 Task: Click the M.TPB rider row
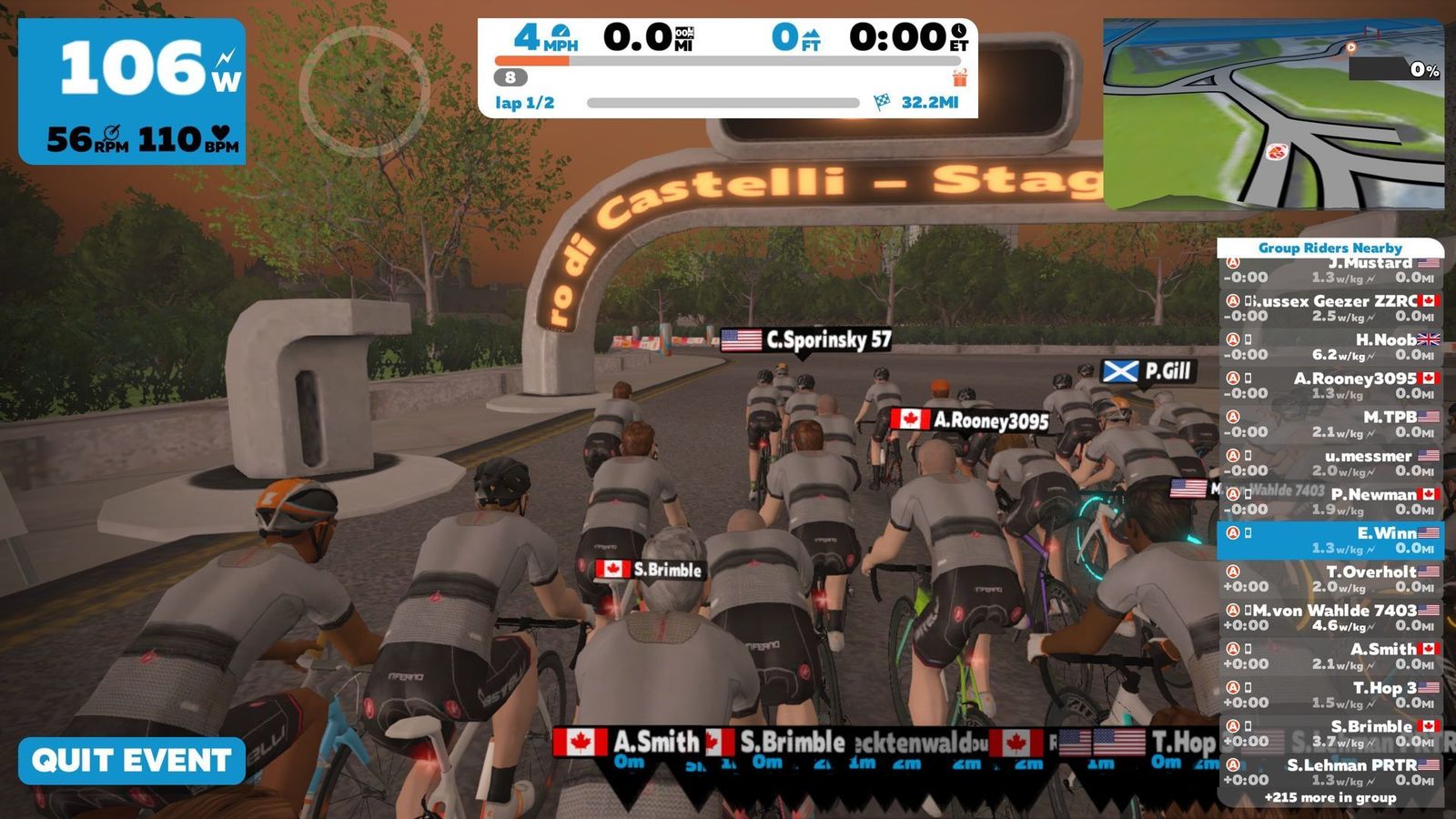1330,424
